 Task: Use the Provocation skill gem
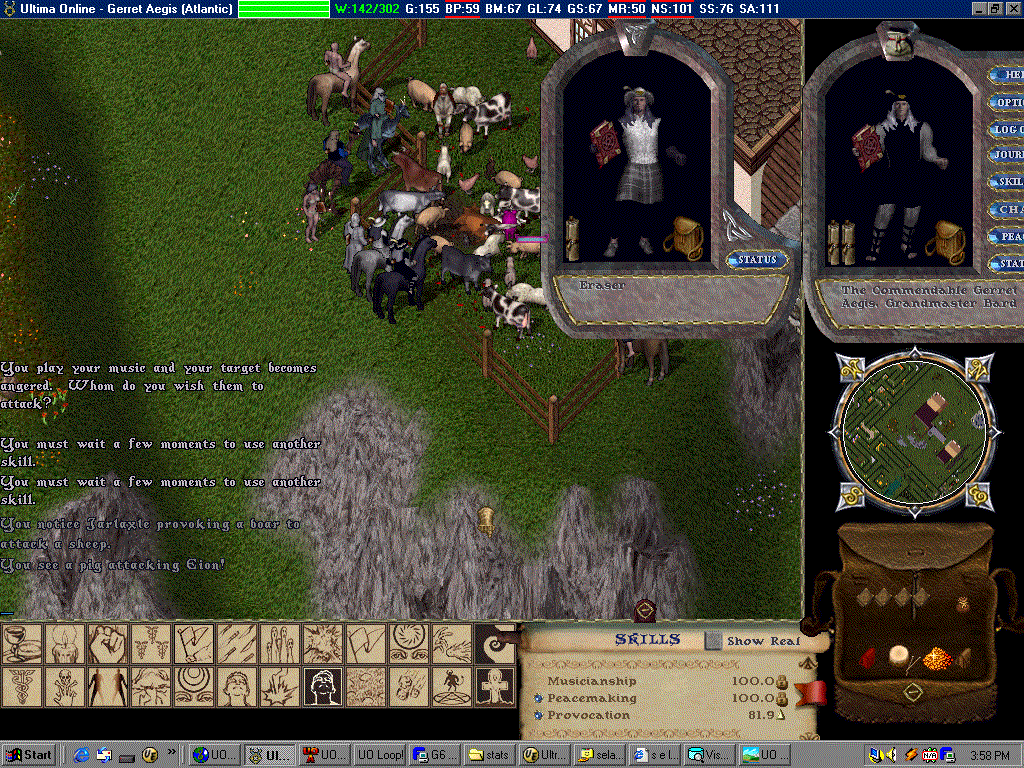[x=538, y=715]
